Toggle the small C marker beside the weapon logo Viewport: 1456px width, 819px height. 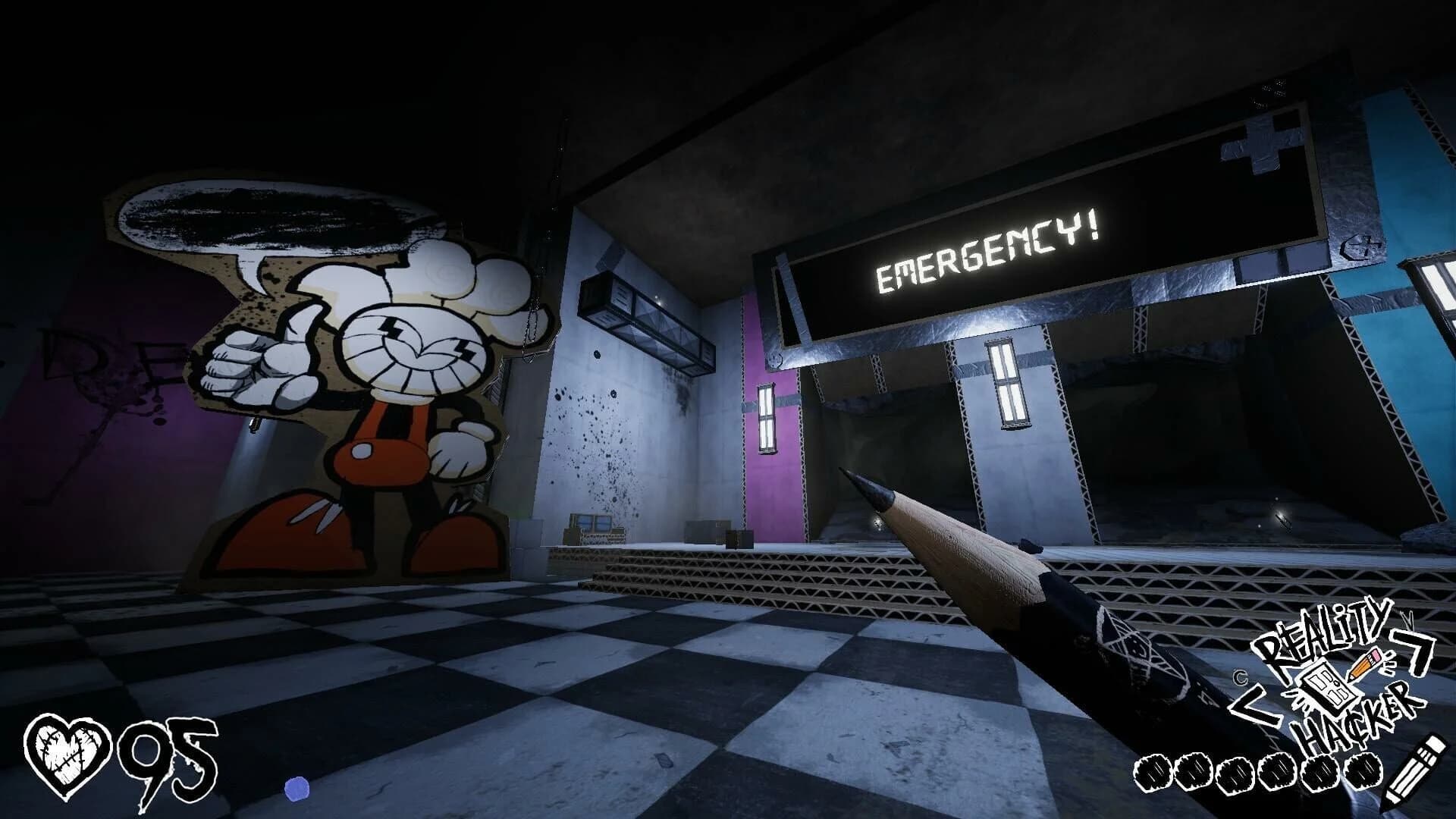[1241, 676]
